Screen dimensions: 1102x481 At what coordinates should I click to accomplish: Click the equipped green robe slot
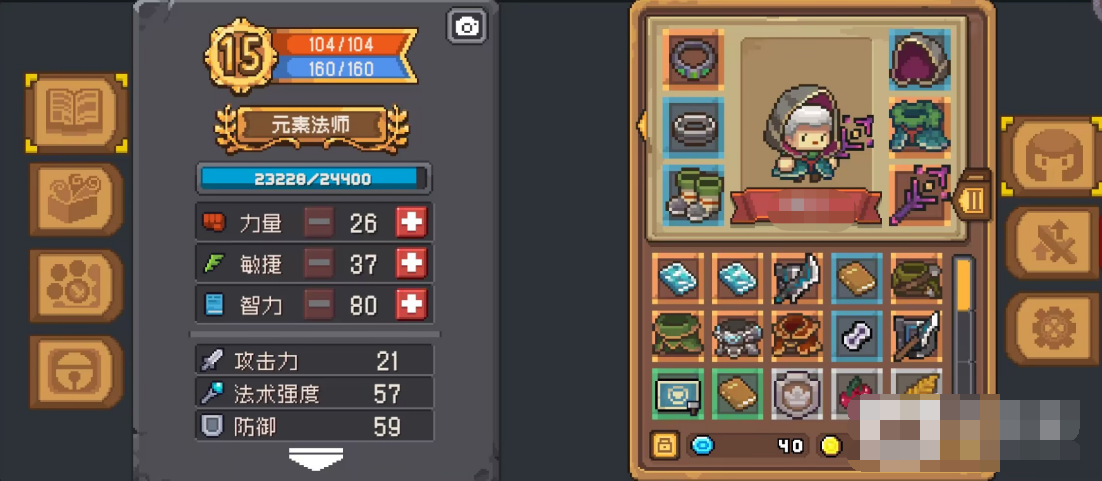pos(918,127)
